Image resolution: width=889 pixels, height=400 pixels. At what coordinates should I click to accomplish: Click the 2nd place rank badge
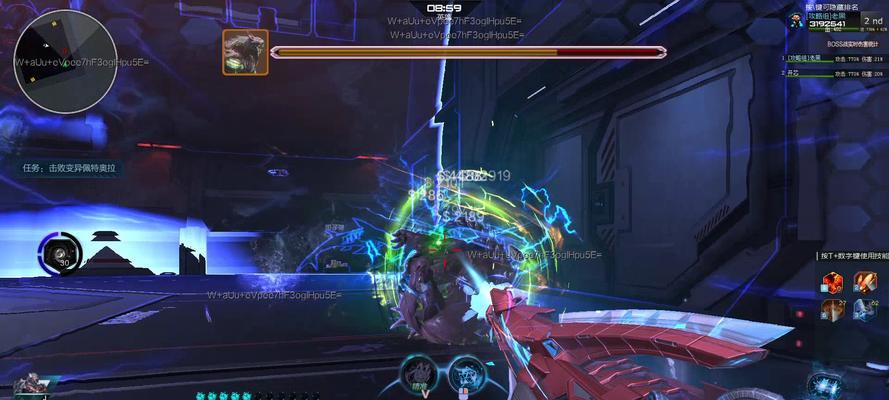click(871, 21)
